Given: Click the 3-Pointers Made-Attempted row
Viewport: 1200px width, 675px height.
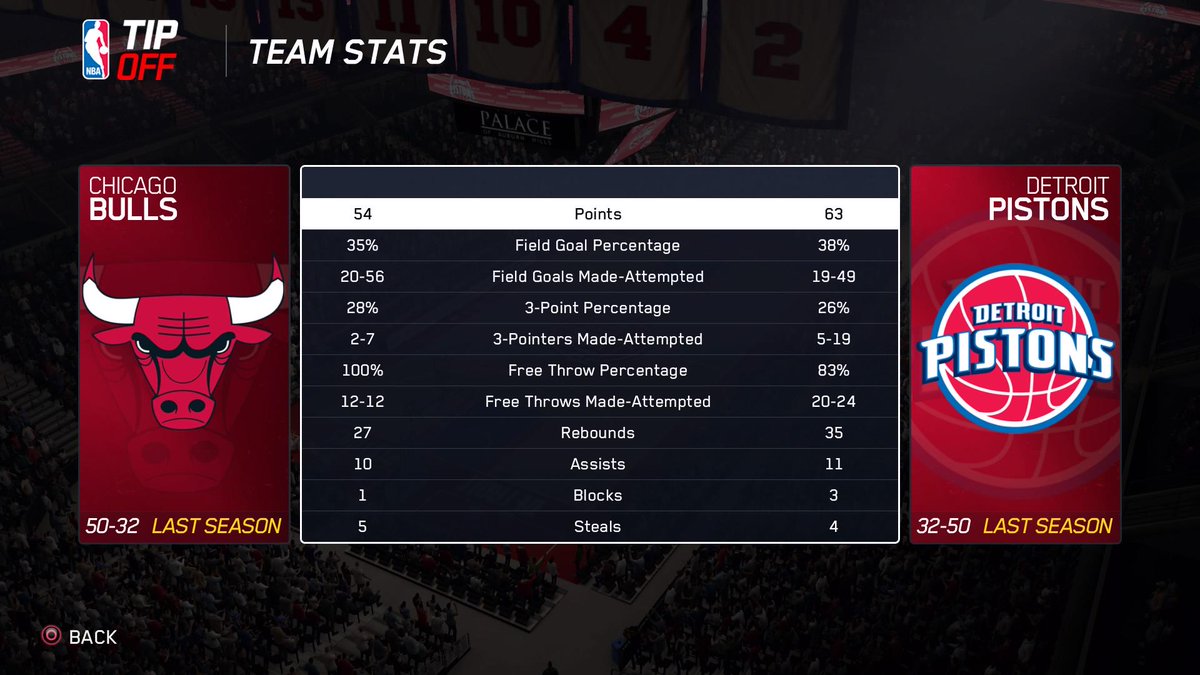Looking at the screenshot, I should 598,339.
